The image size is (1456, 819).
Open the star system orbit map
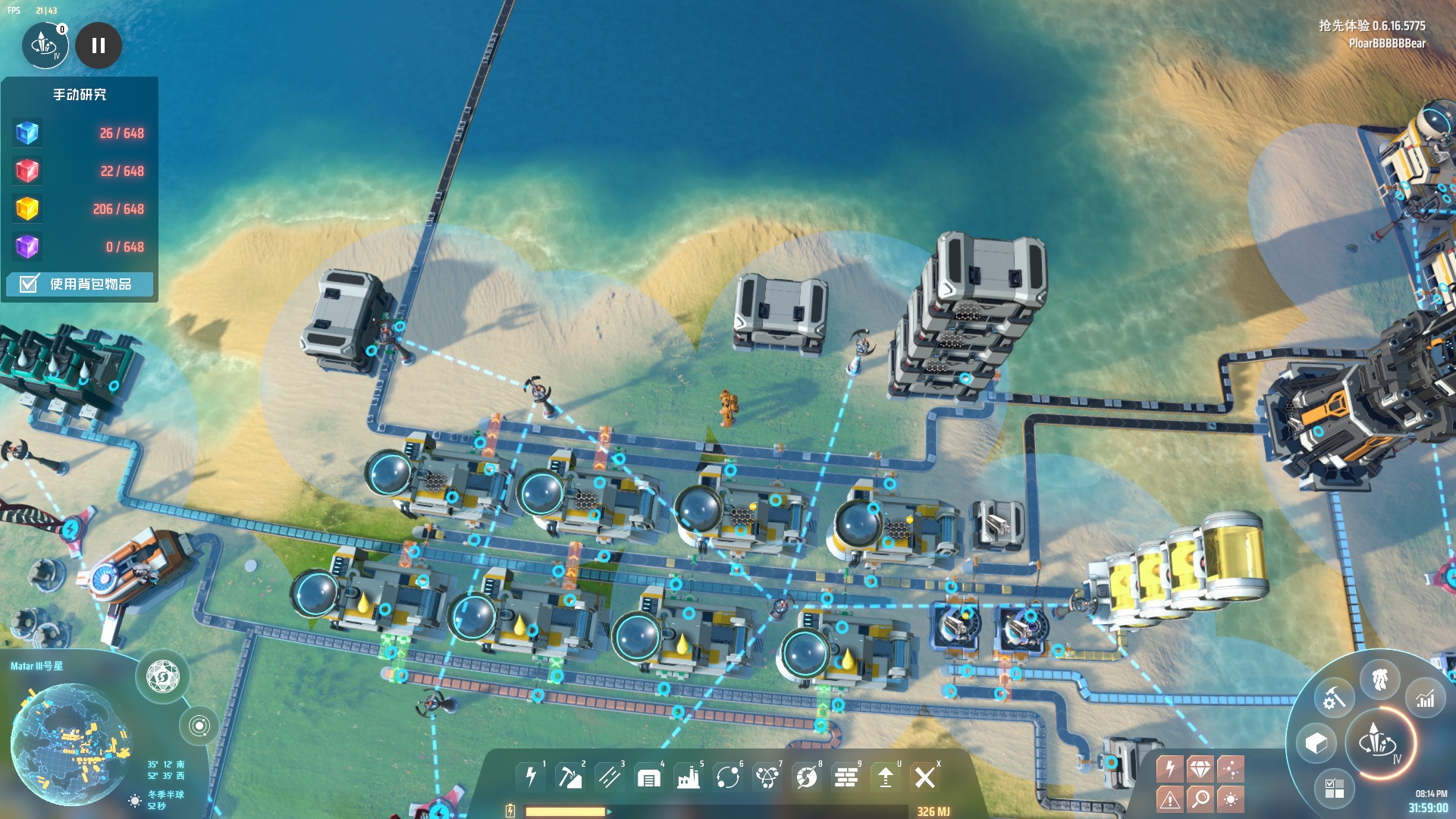click(x=199, y=726)
